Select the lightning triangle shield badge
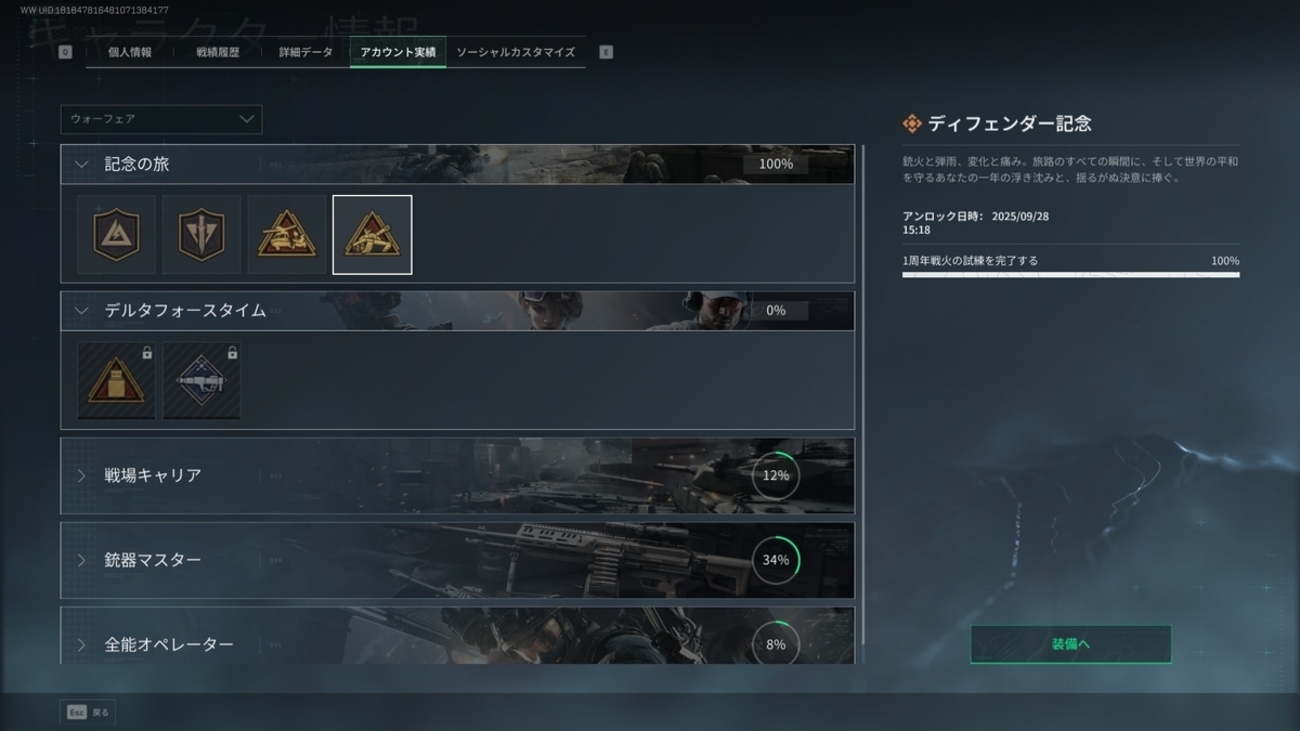 point(117,235)
